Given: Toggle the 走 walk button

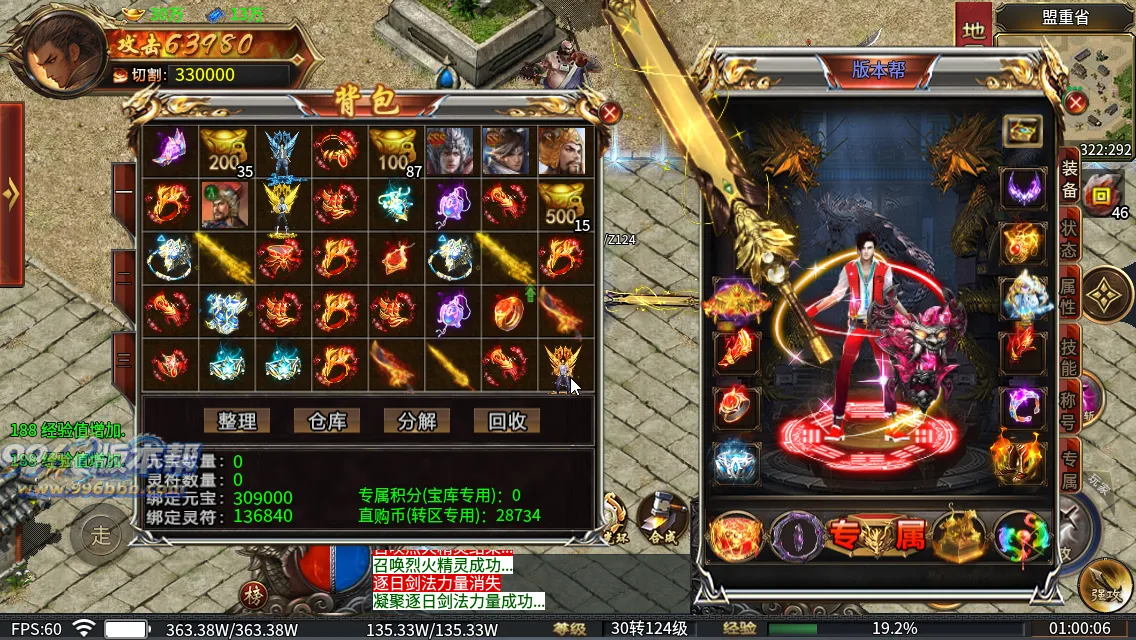Looking at the screenshot, I should click(x=103, y=533).
